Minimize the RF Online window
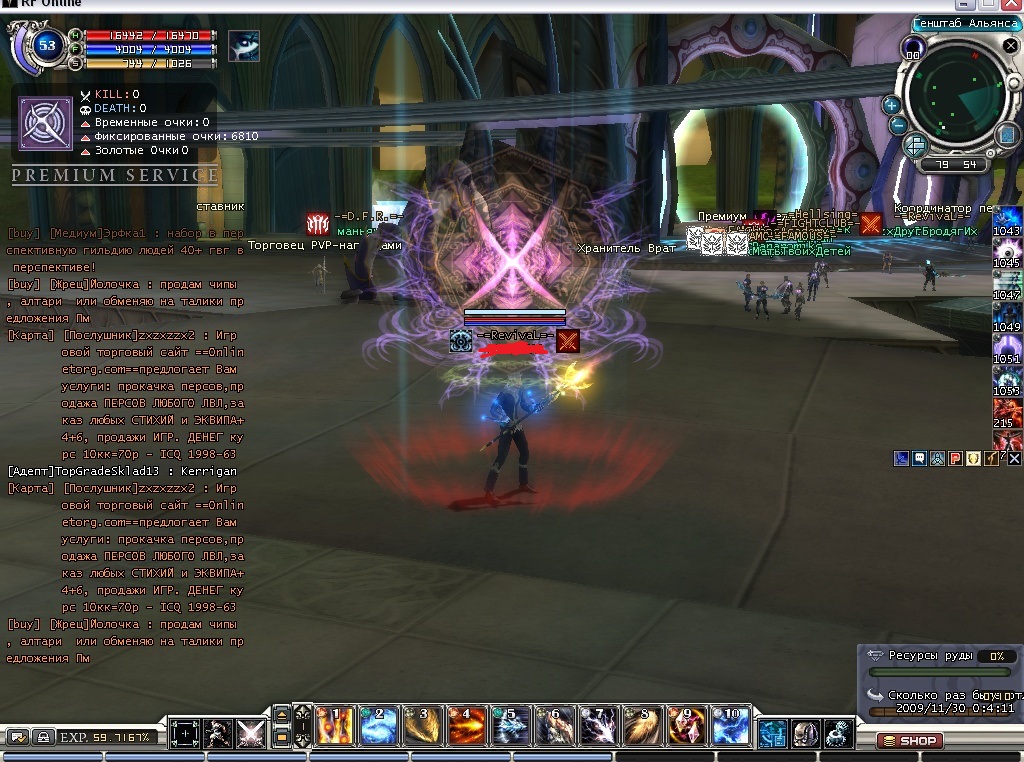The width and height of the screenshot is (1024, 762). pyautogui.click(x=966, y=5)
